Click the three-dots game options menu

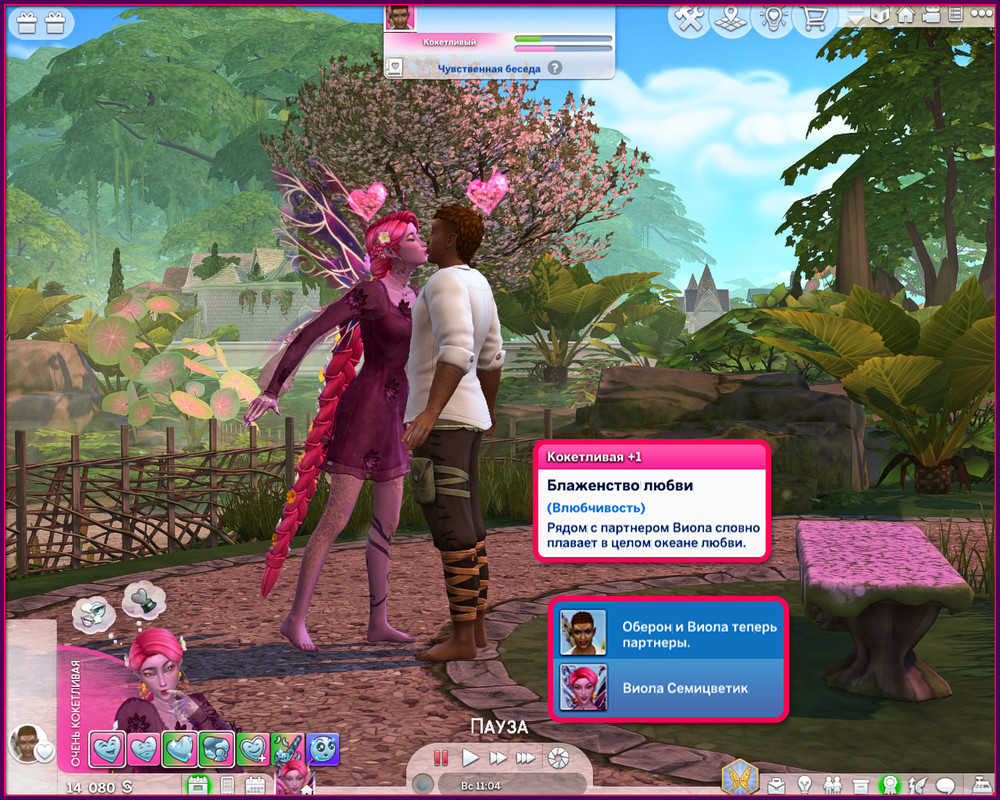pos(981,15)
